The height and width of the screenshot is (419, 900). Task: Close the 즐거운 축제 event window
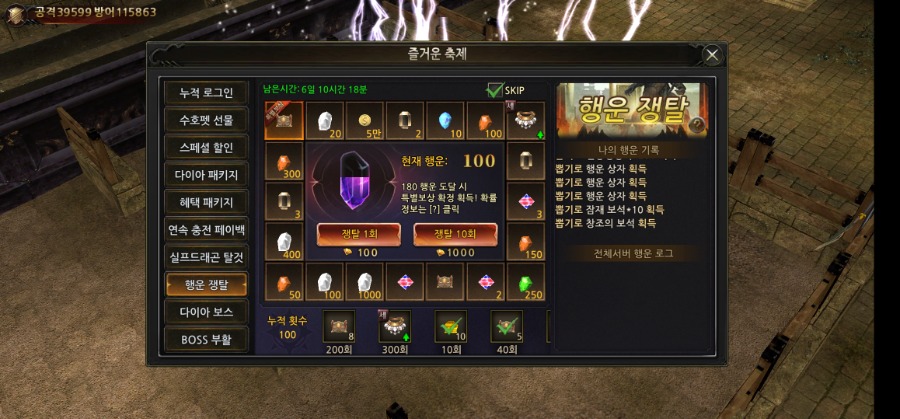click(712, 55)
